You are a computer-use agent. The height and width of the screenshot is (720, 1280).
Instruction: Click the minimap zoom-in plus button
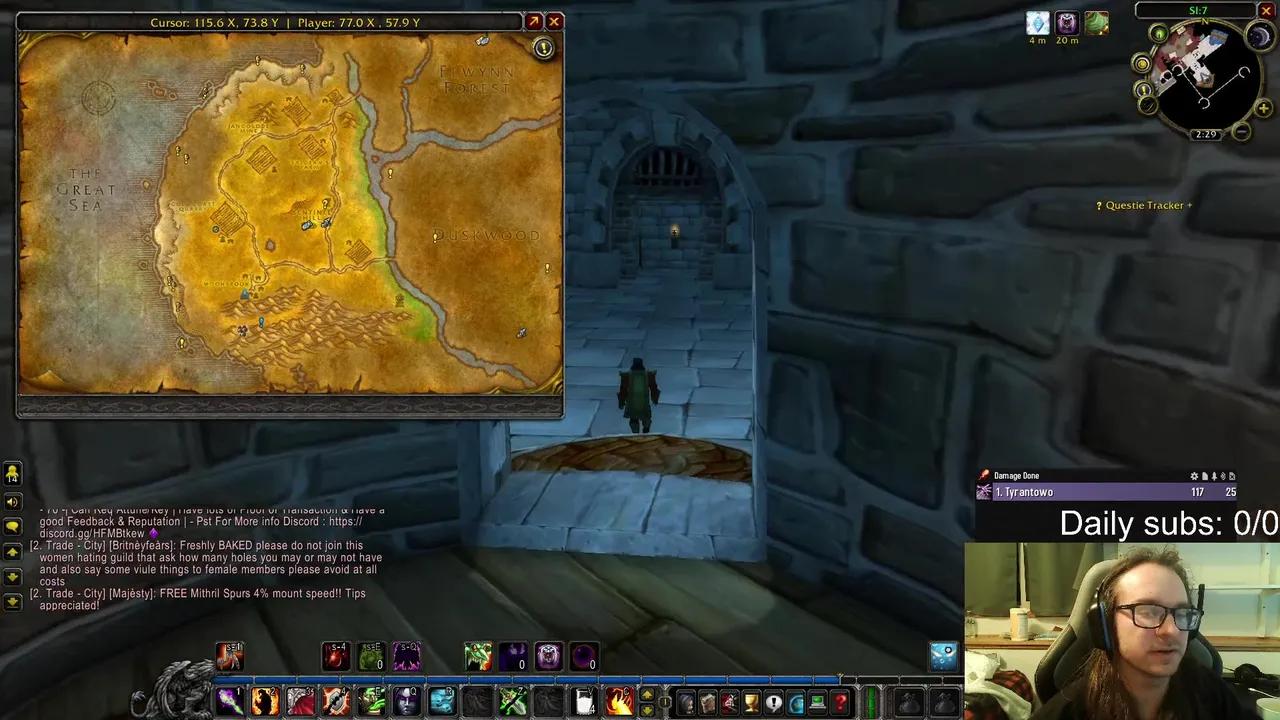click(1264, 108)
